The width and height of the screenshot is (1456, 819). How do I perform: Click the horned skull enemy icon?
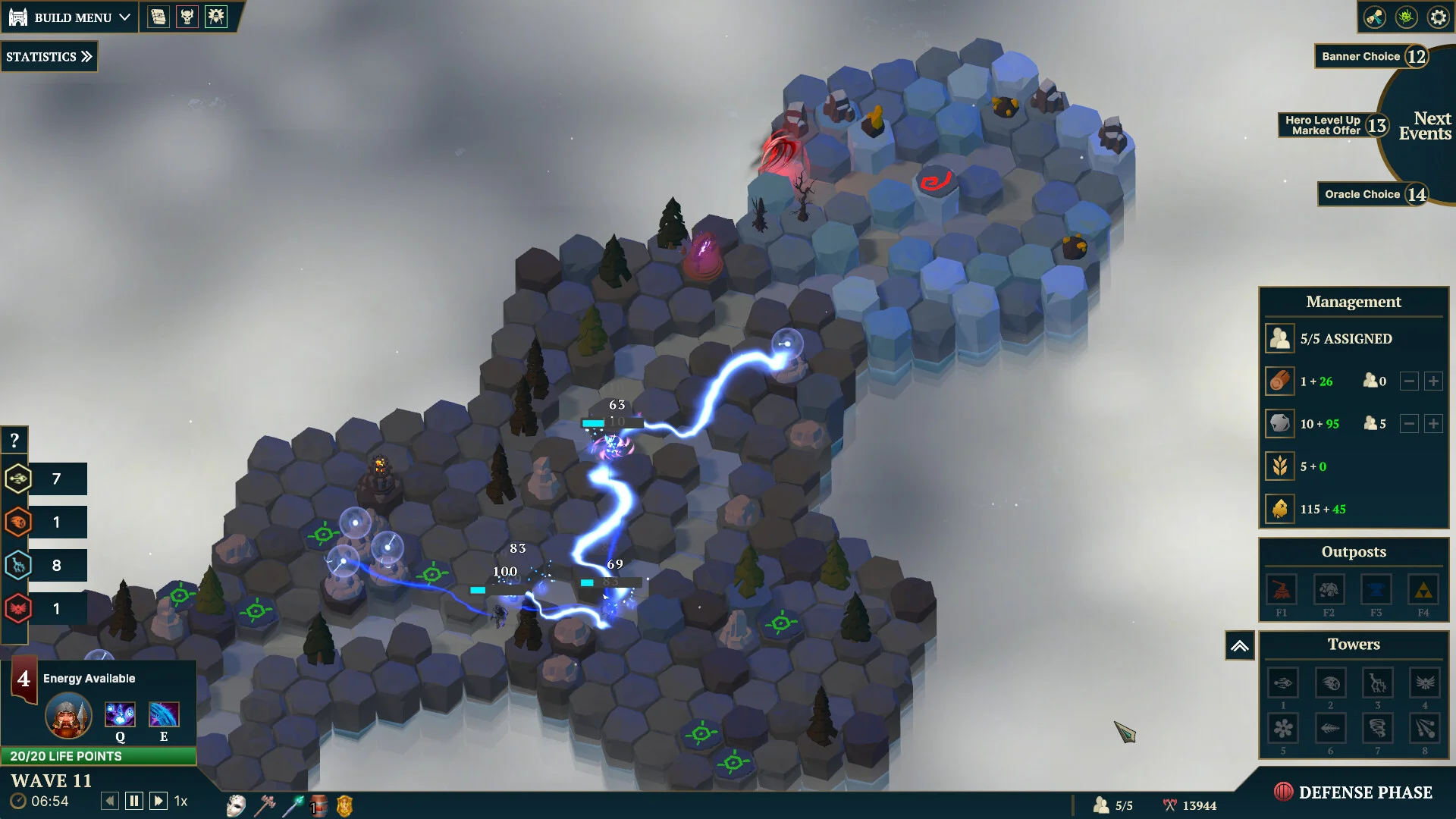click(187, 17)
